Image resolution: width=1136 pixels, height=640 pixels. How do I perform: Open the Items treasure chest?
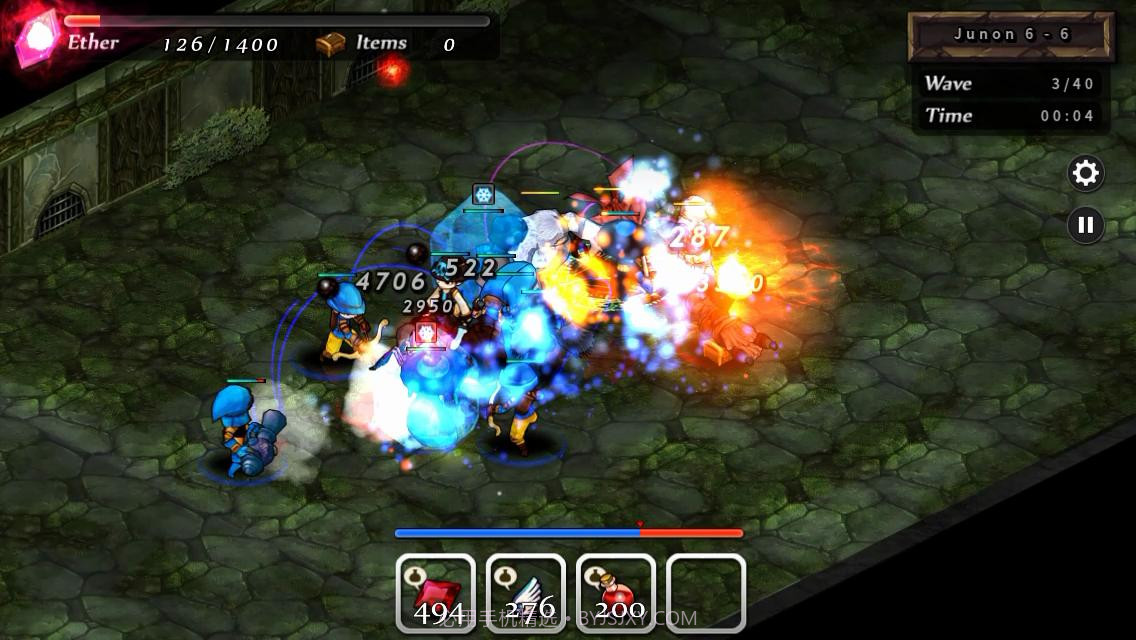[x=330, y=44]
